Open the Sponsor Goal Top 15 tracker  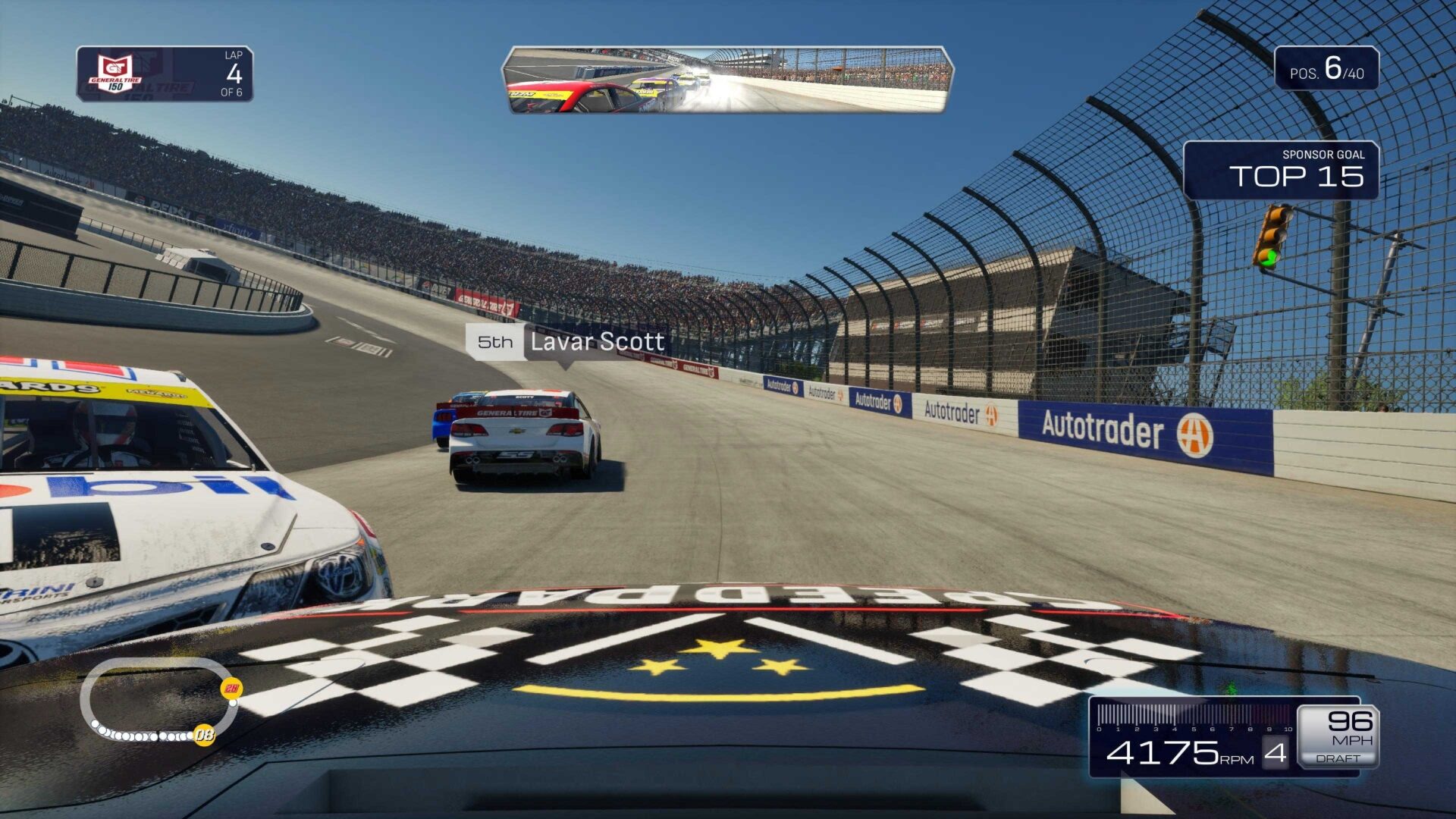(1281, 171)
